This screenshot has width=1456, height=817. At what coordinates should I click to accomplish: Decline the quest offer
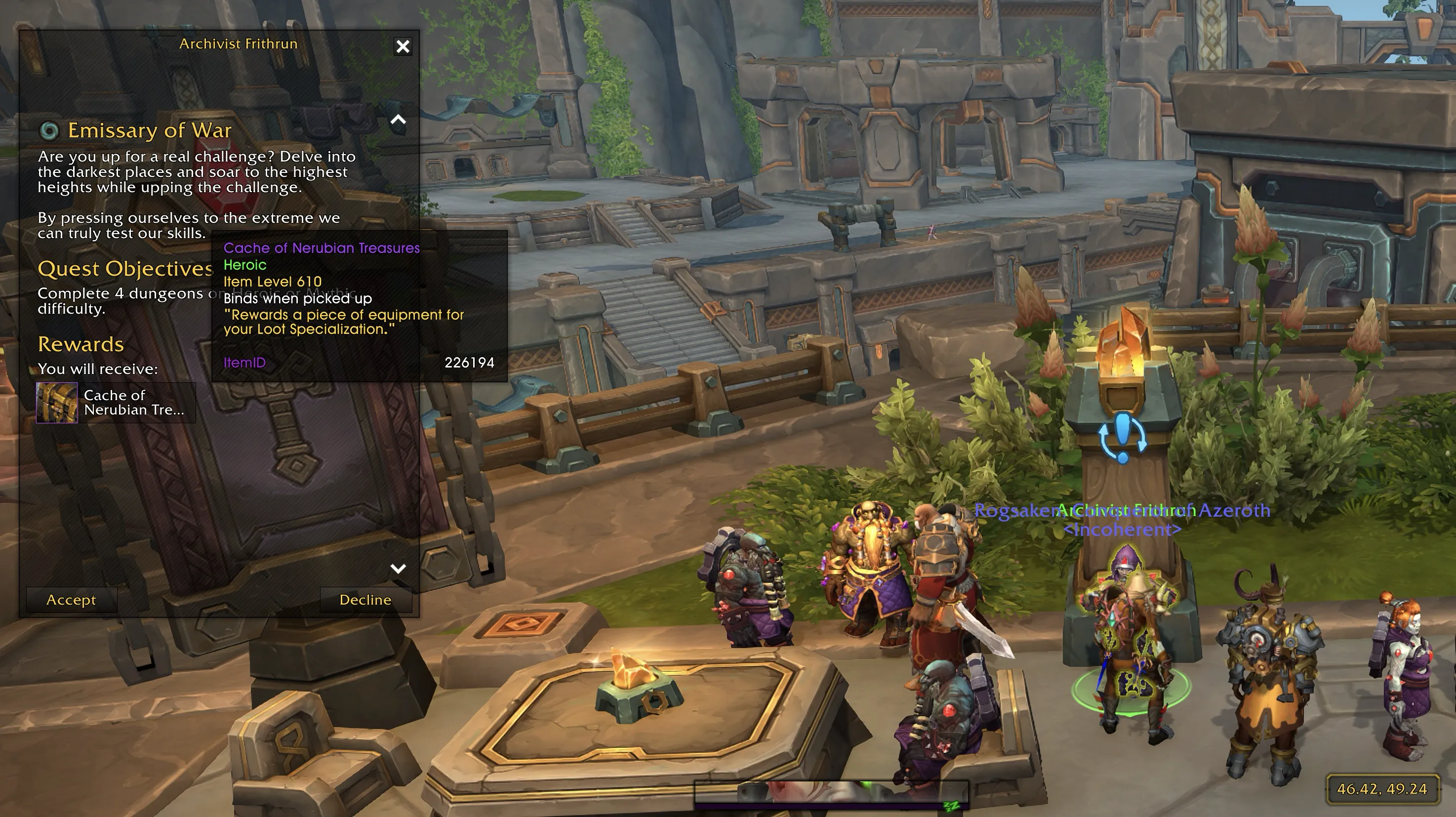pyautogui.click(x=365, y=600)
